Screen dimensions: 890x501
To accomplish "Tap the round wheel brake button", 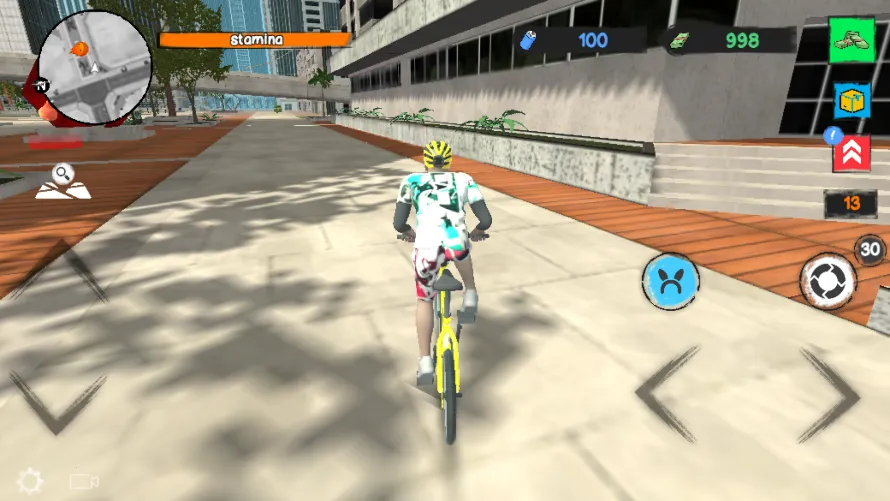I will coord(828,281).
